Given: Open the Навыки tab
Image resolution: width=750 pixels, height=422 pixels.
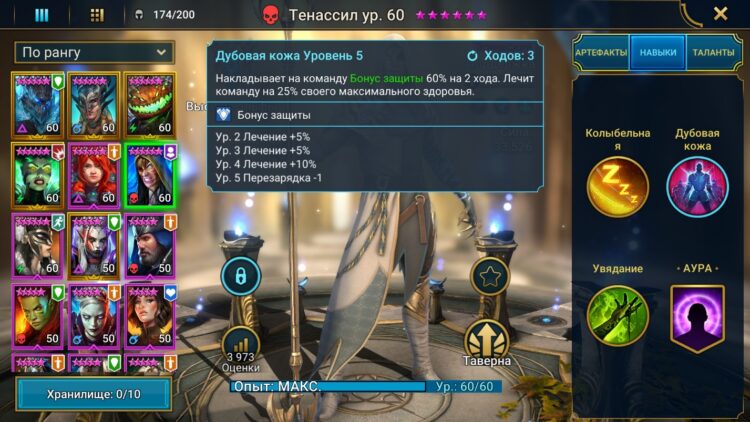Looking at the screenshot, I should click(657, 52).
